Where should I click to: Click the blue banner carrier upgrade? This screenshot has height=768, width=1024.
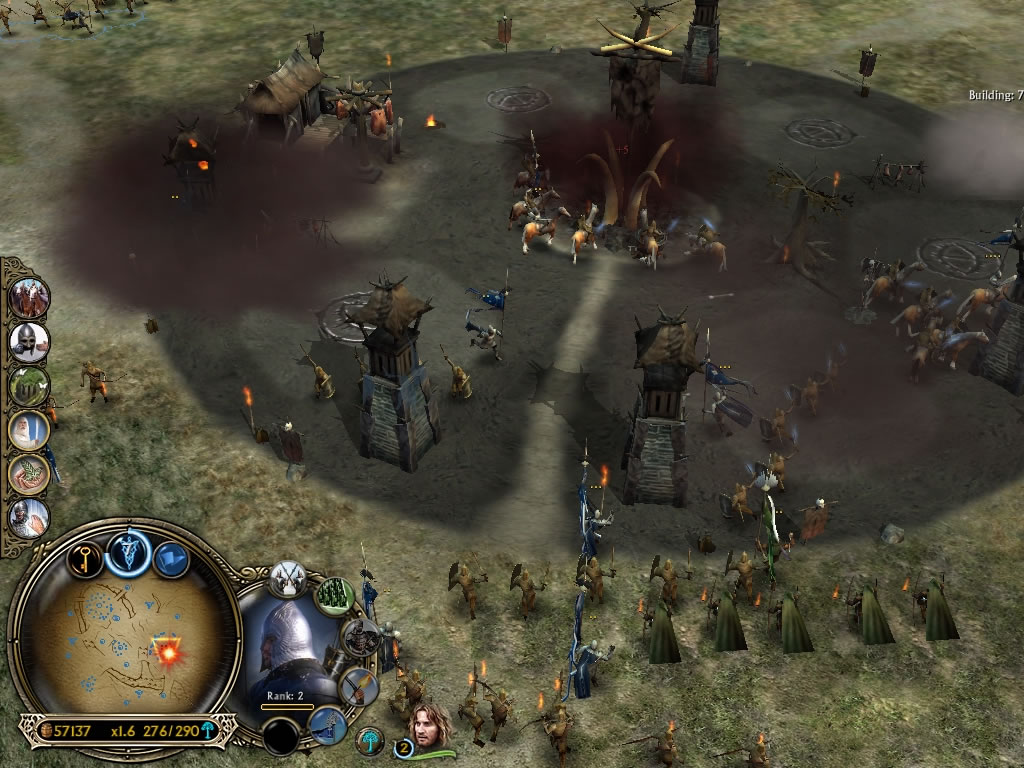point(326,725)
